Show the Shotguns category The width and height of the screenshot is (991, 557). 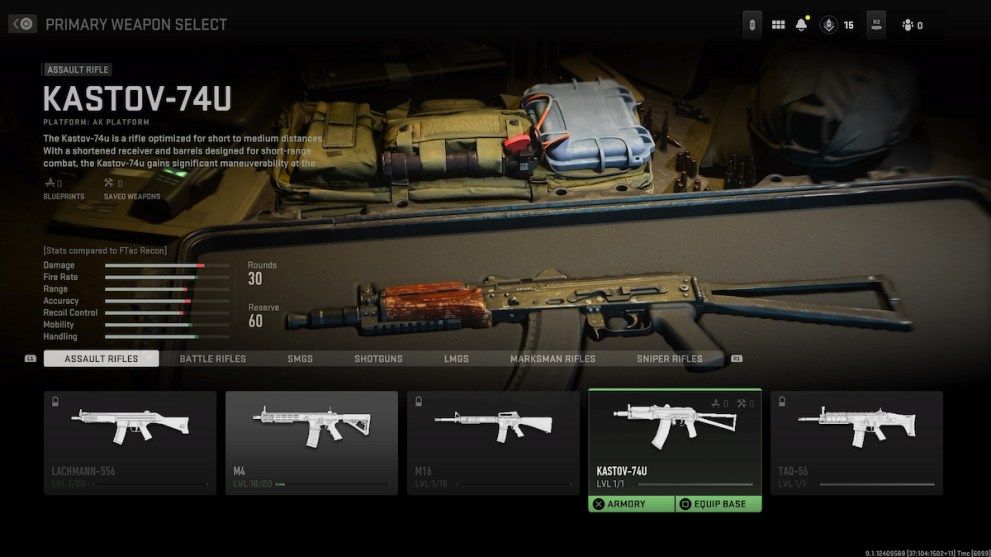pyautogui.click(x=378, y=359)
